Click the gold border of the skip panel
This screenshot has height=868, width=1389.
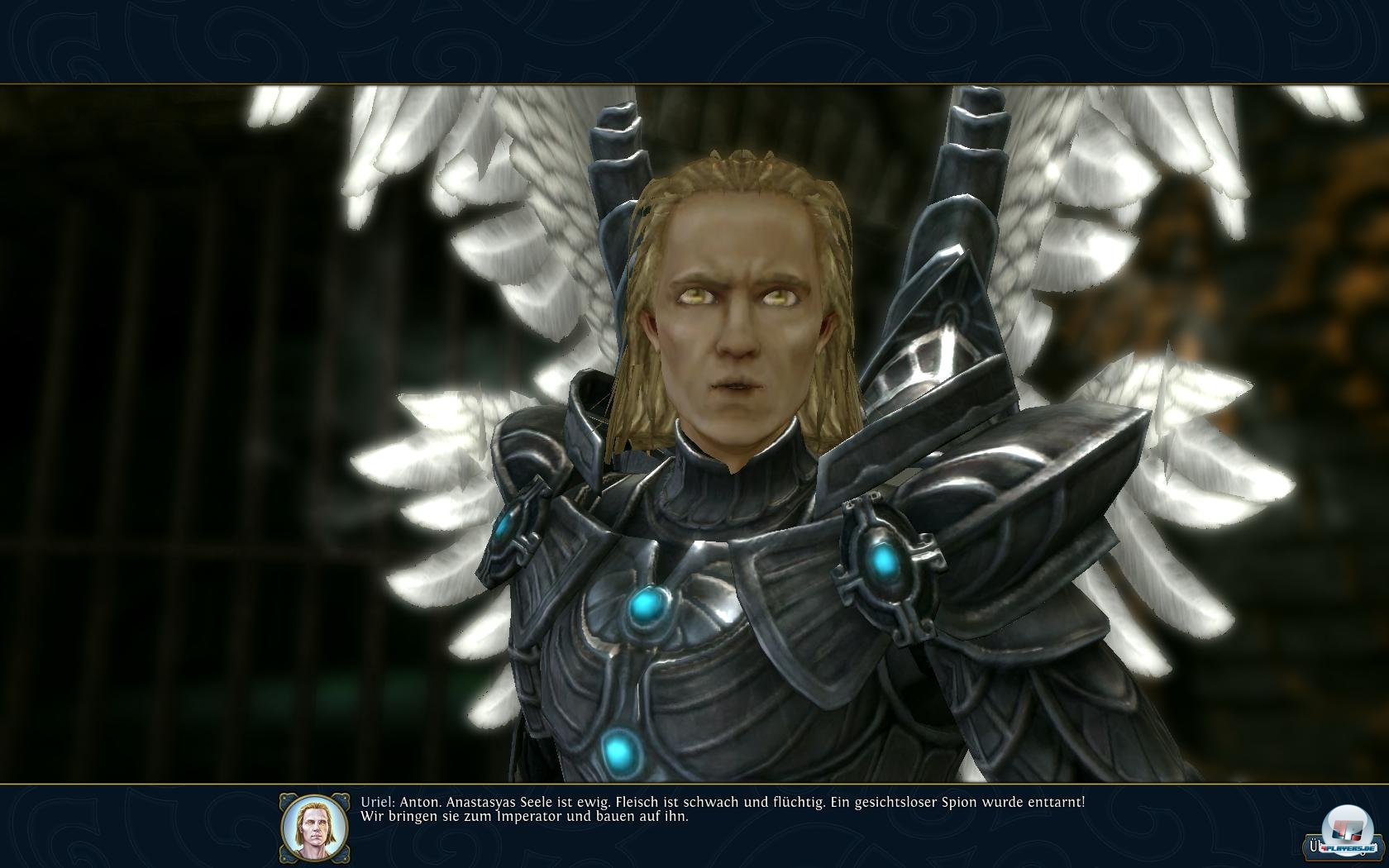click(1344, 860)
